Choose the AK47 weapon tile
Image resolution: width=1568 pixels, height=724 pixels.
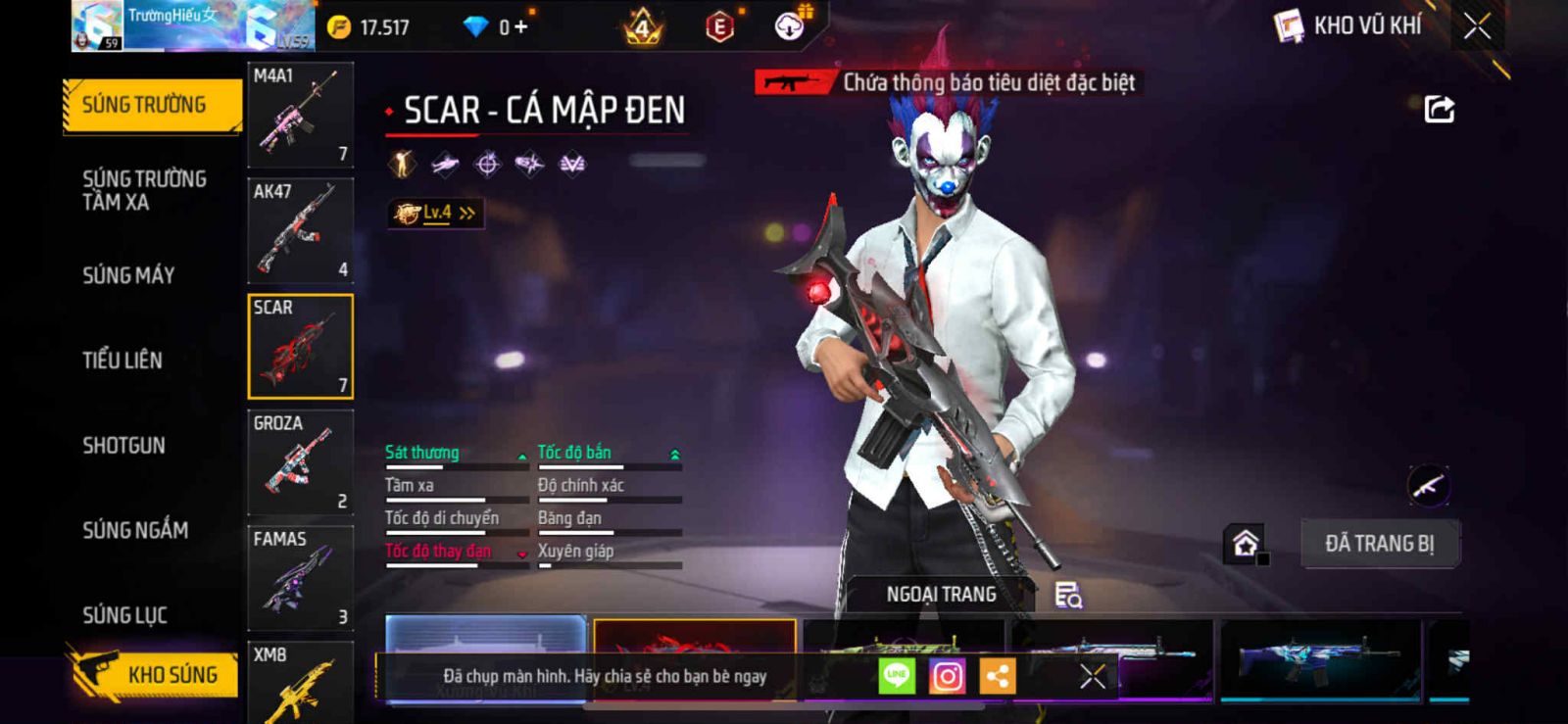[300, 230]
